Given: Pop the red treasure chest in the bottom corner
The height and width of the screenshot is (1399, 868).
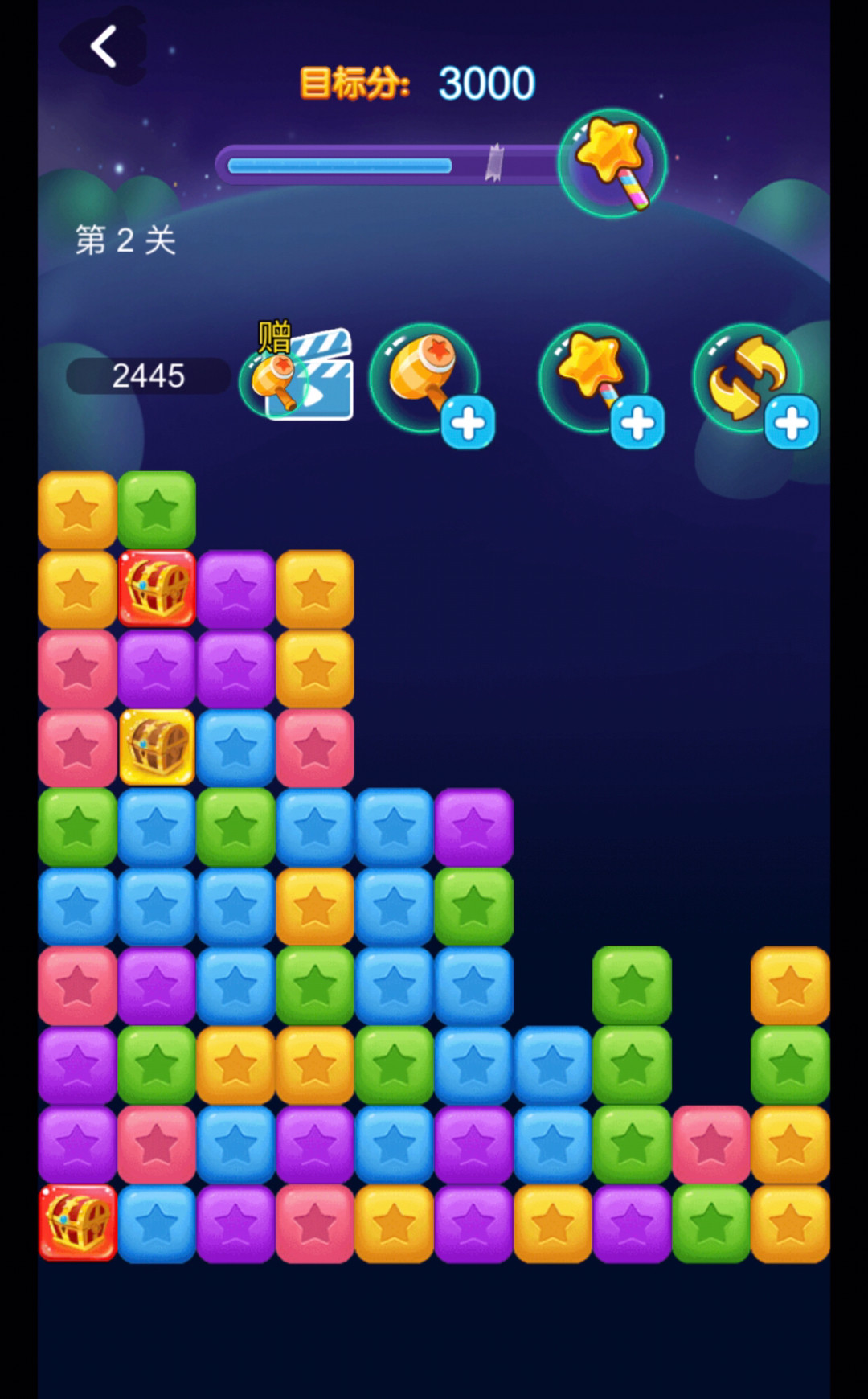Looking at the screenshot, I should tap(78, 1223).
